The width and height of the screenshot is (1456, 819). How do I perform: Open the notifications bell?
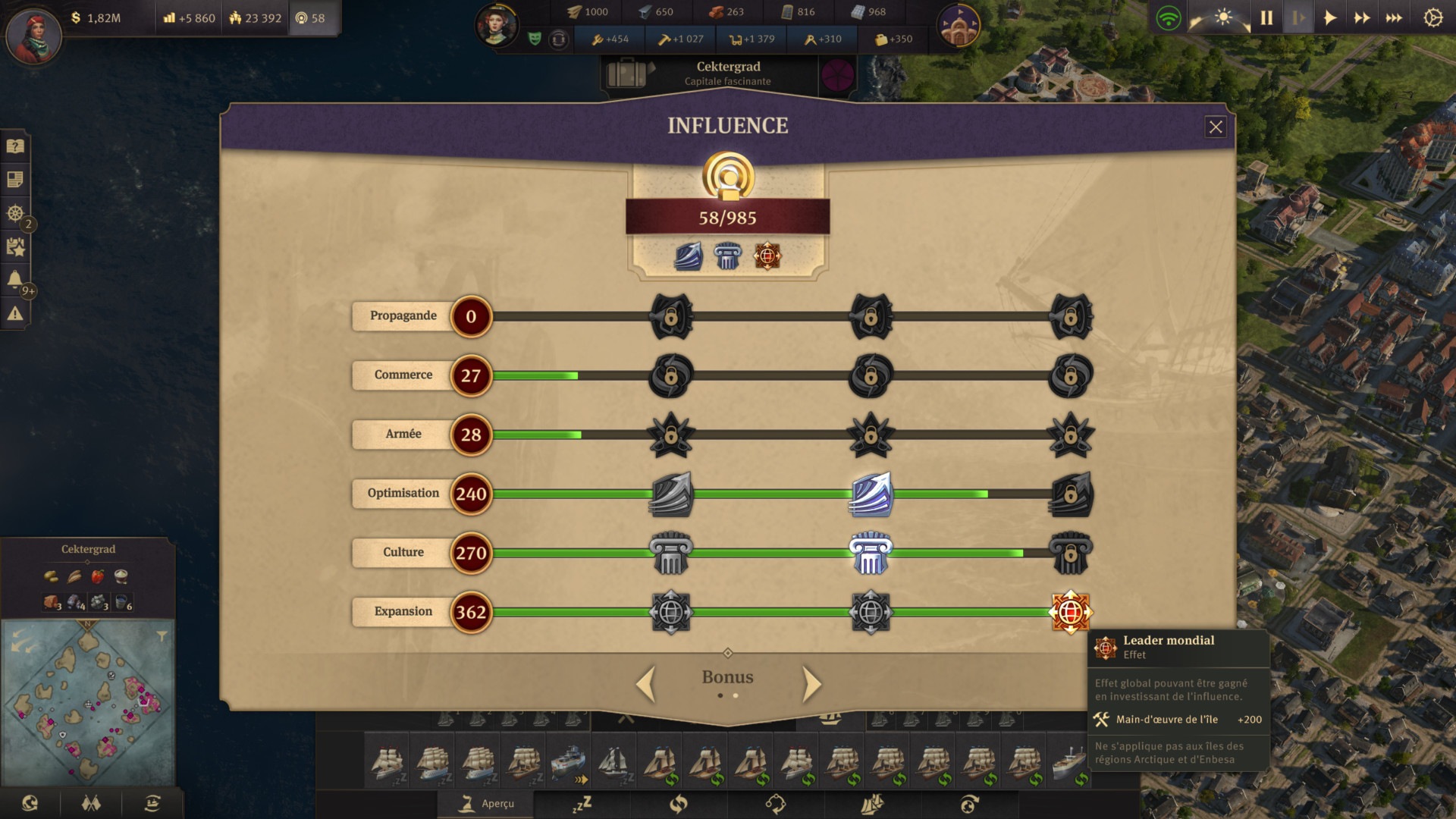coord(15,280)
